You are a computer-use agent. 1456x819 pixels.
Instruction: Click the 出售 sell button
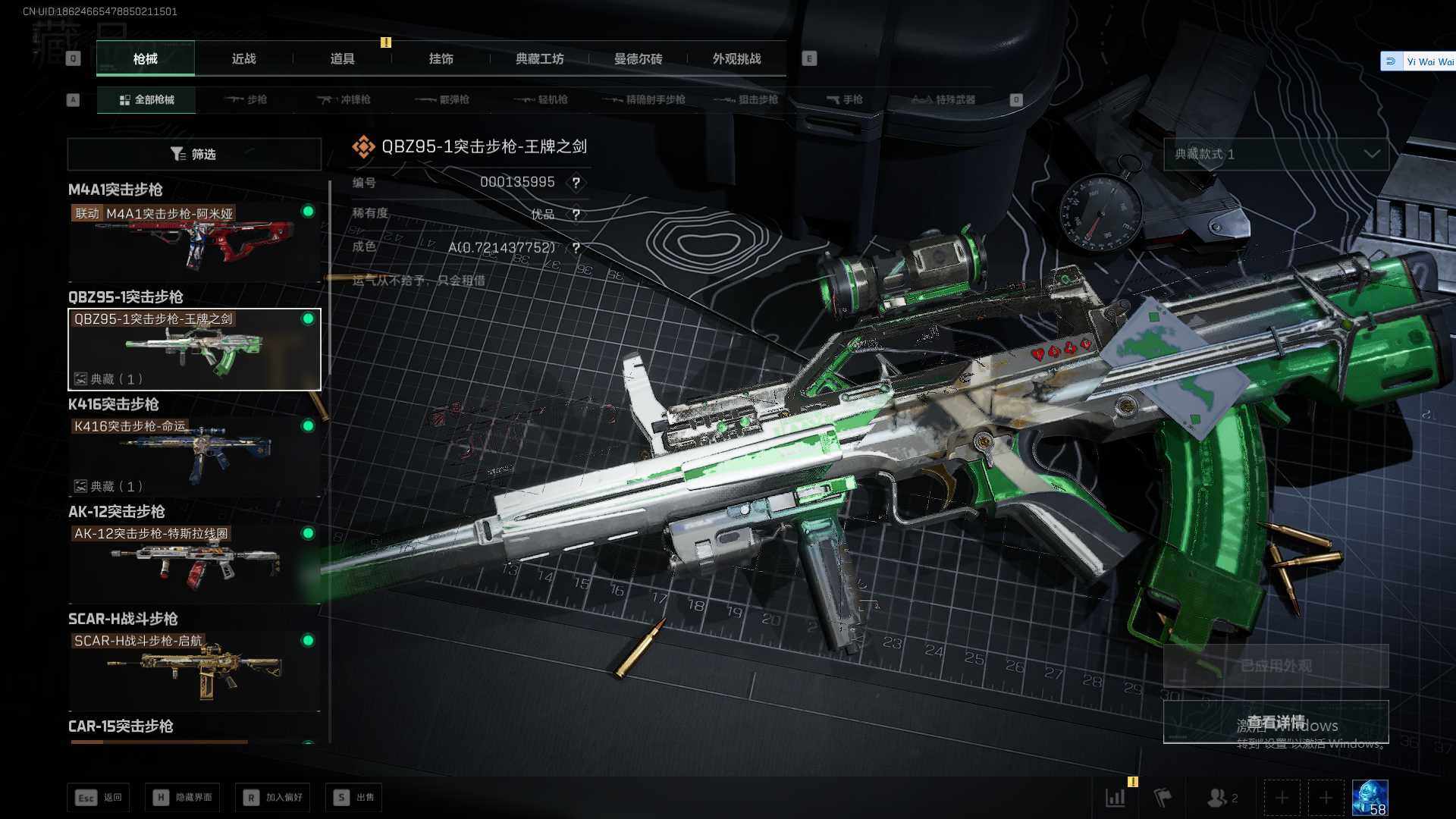[354, 798]
